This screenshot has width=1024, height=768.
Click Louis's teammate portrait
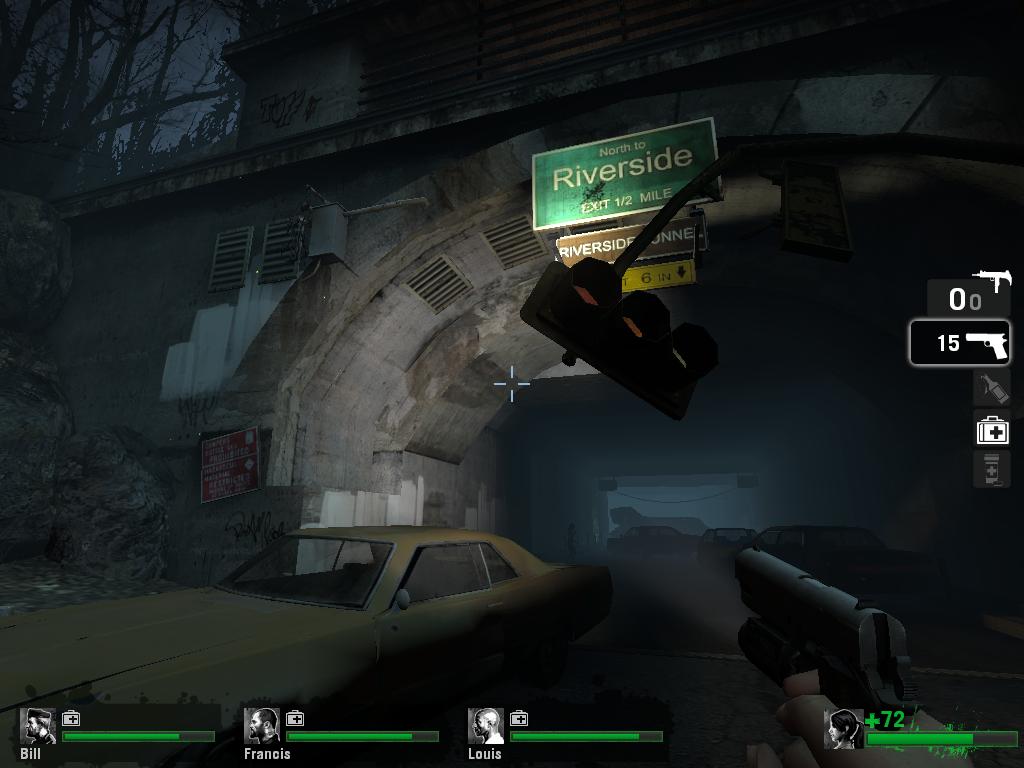[486, 727]
